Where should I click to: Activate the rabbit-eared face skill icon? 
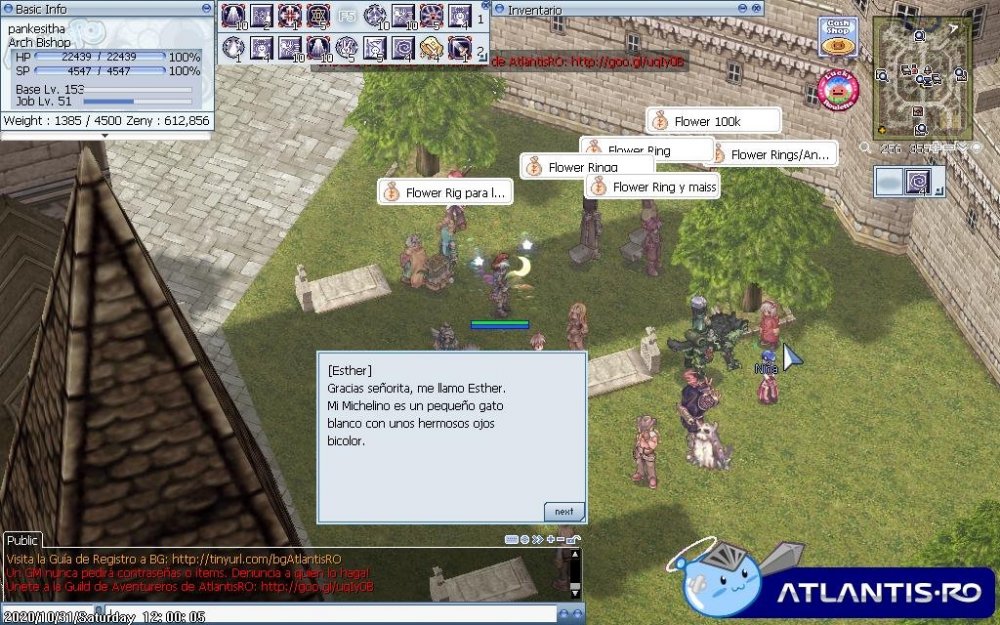(x=374, y=46)
